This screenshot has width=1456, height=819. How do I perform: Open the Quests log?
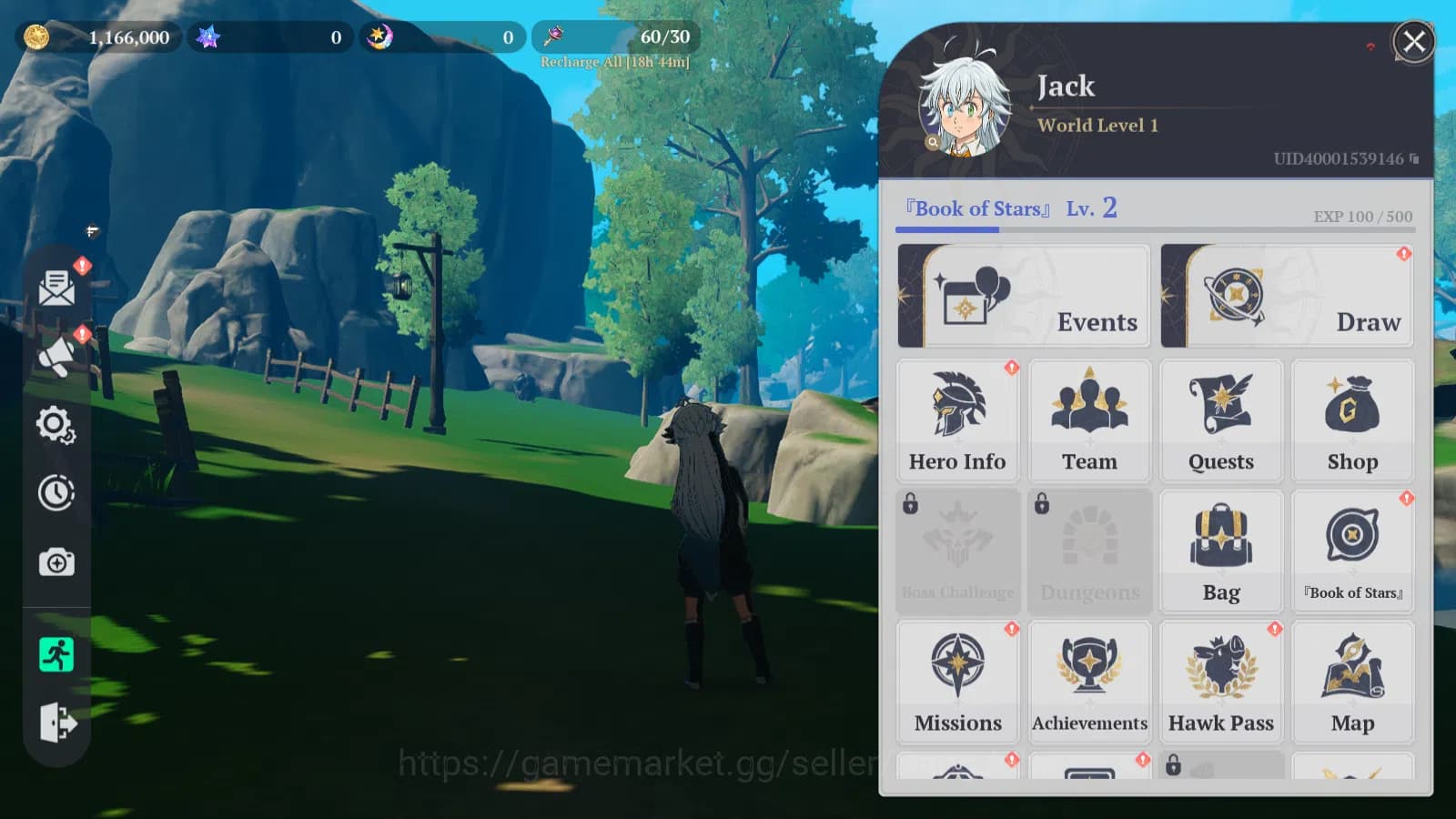1221,420
